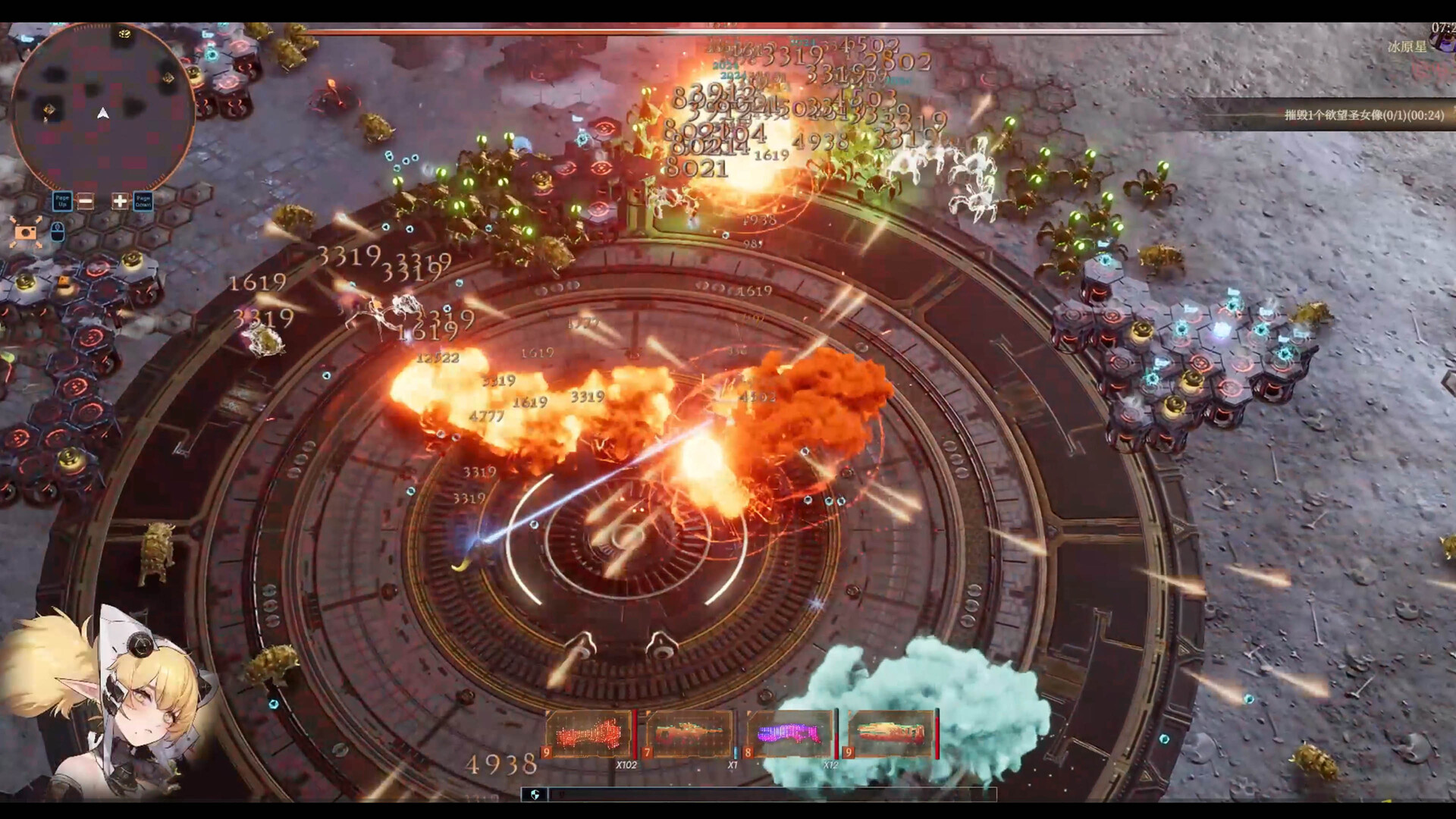
Task: Select the purple neon weapon in slot 8
Action: pos(788,730)
